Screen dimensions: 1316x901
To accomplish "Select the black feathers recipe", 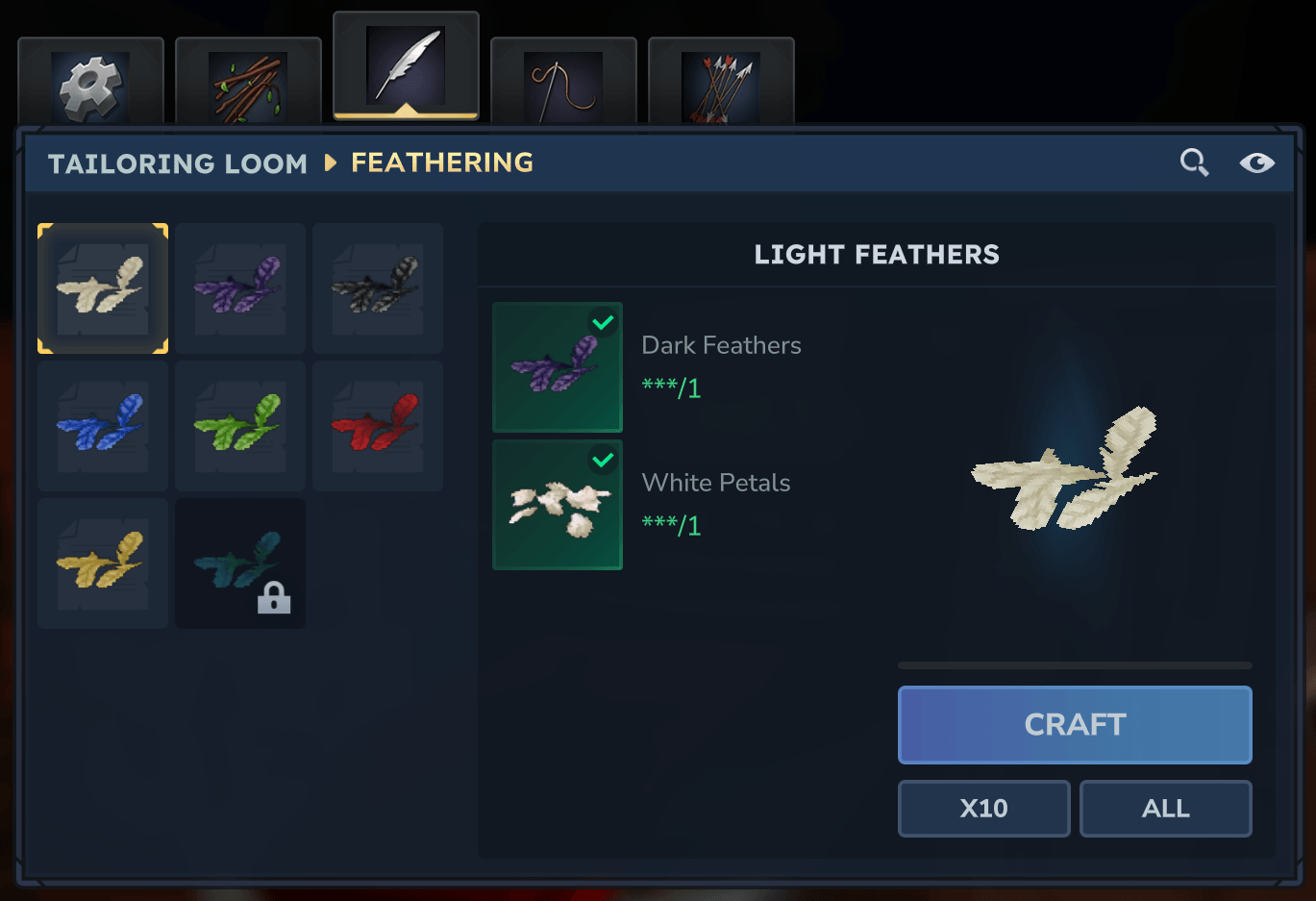I will pyautogui.click(x=378, y=288).
